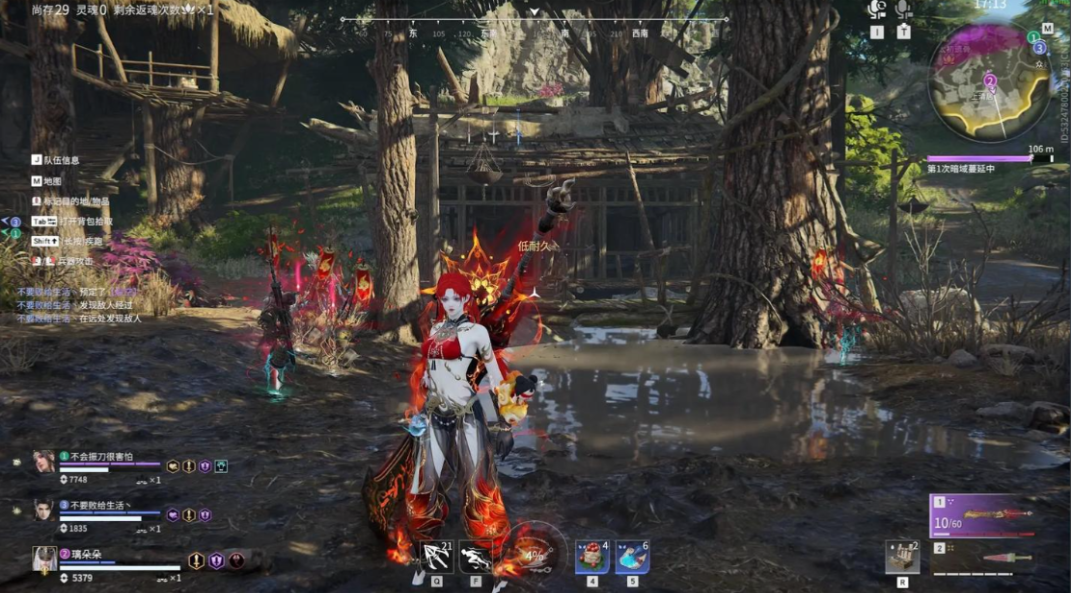The height and width of the screenshot is (593, 1071).
Task: Select the repair kit box slot
Action: 902,557
